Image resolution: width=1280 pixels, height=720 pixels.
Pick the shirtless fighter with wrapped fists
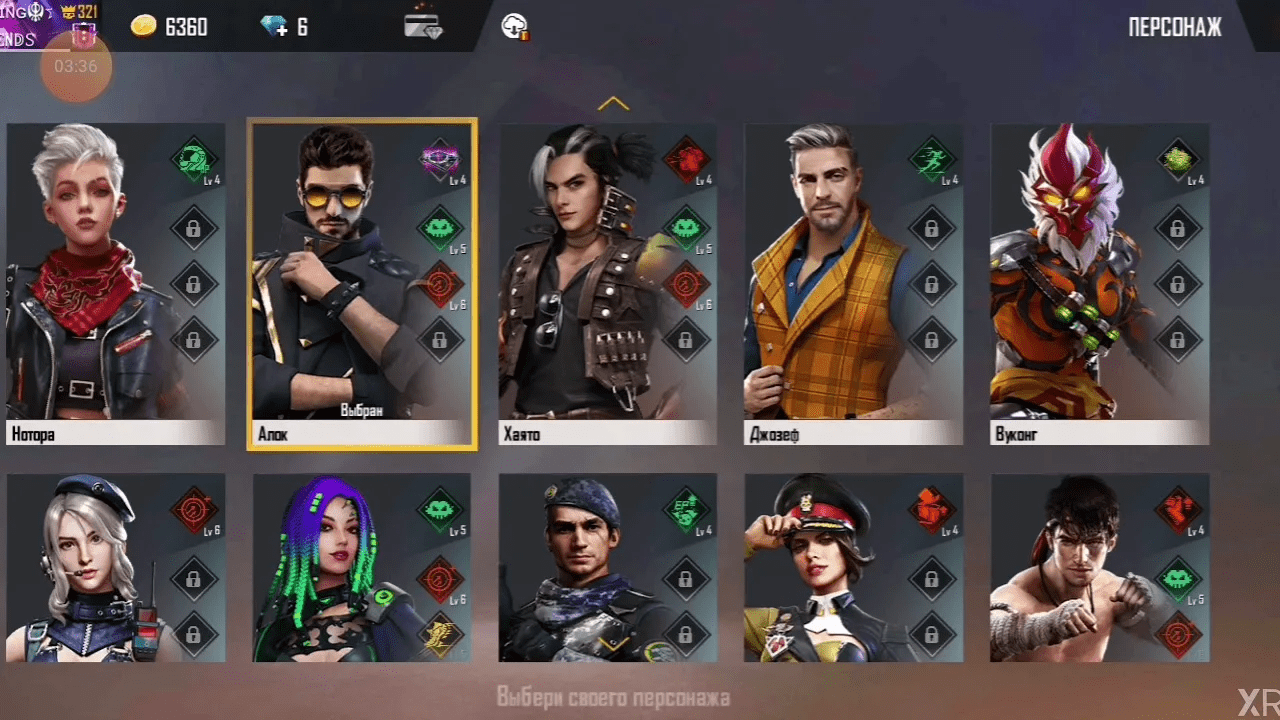point(1070,570)
